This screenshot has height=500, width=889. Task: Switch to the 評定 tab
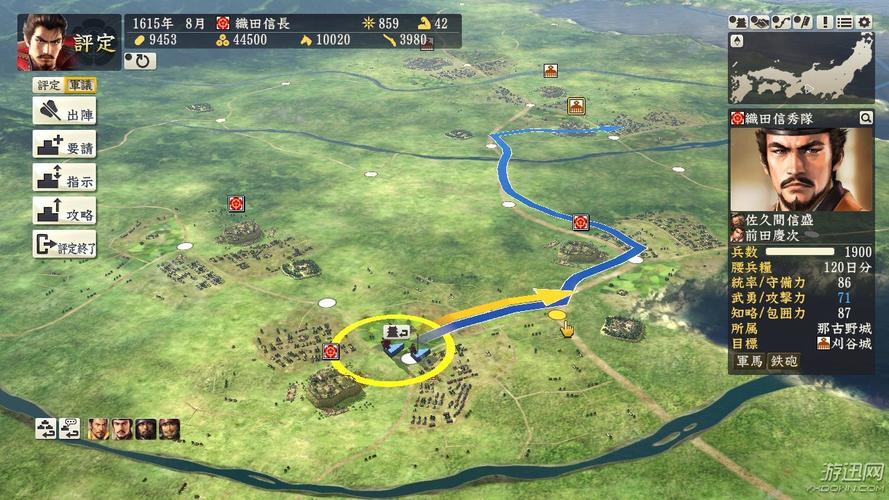click(48, 86)
